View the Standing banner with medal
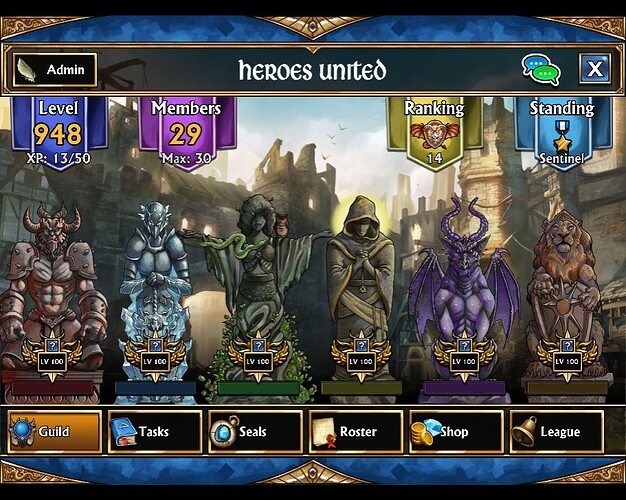This screenshot has height=500, width=626. [x=562, y=132]
